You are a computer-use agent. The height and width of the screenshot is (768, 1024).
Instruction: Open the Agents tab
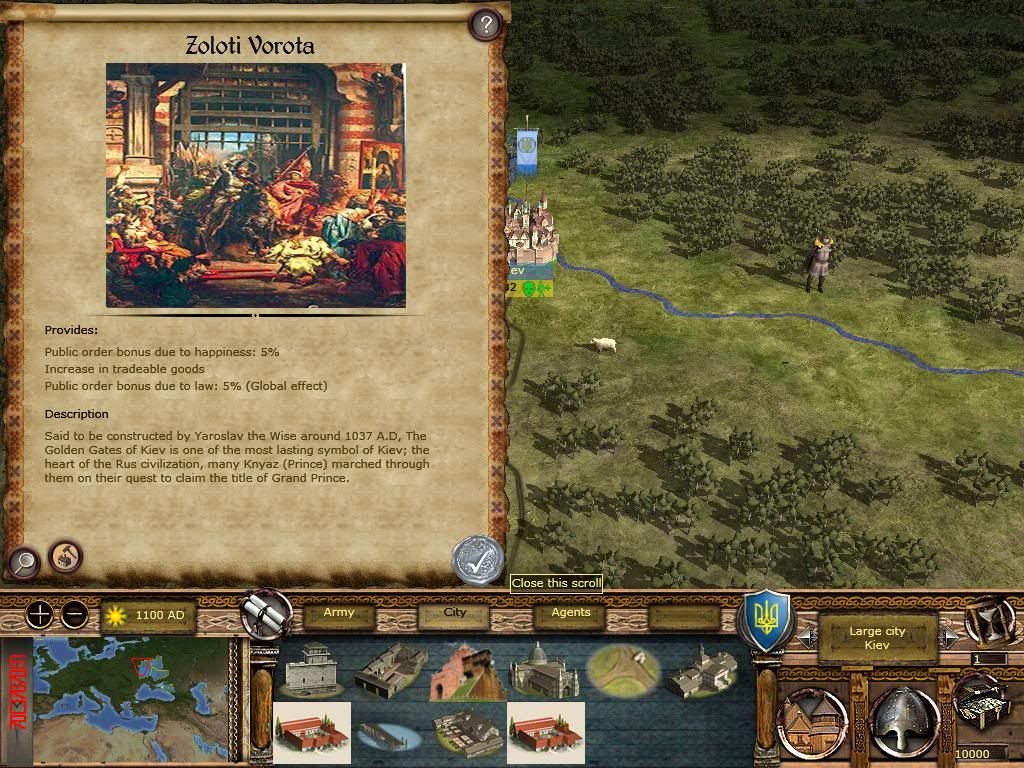[571, 614]
